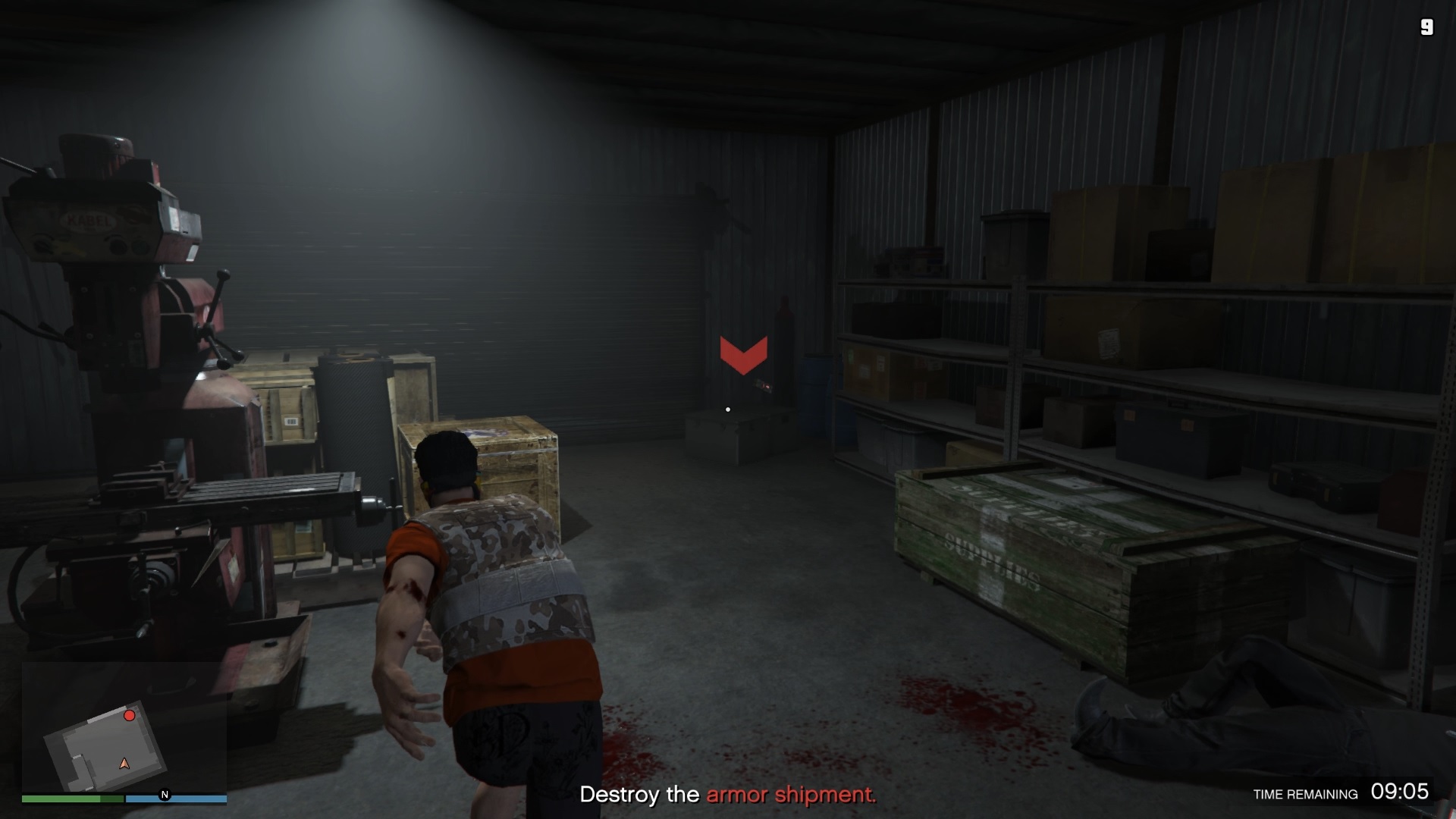
Task: Click the ammo count '9' indicator
Action: click(x=1426, y=28)
